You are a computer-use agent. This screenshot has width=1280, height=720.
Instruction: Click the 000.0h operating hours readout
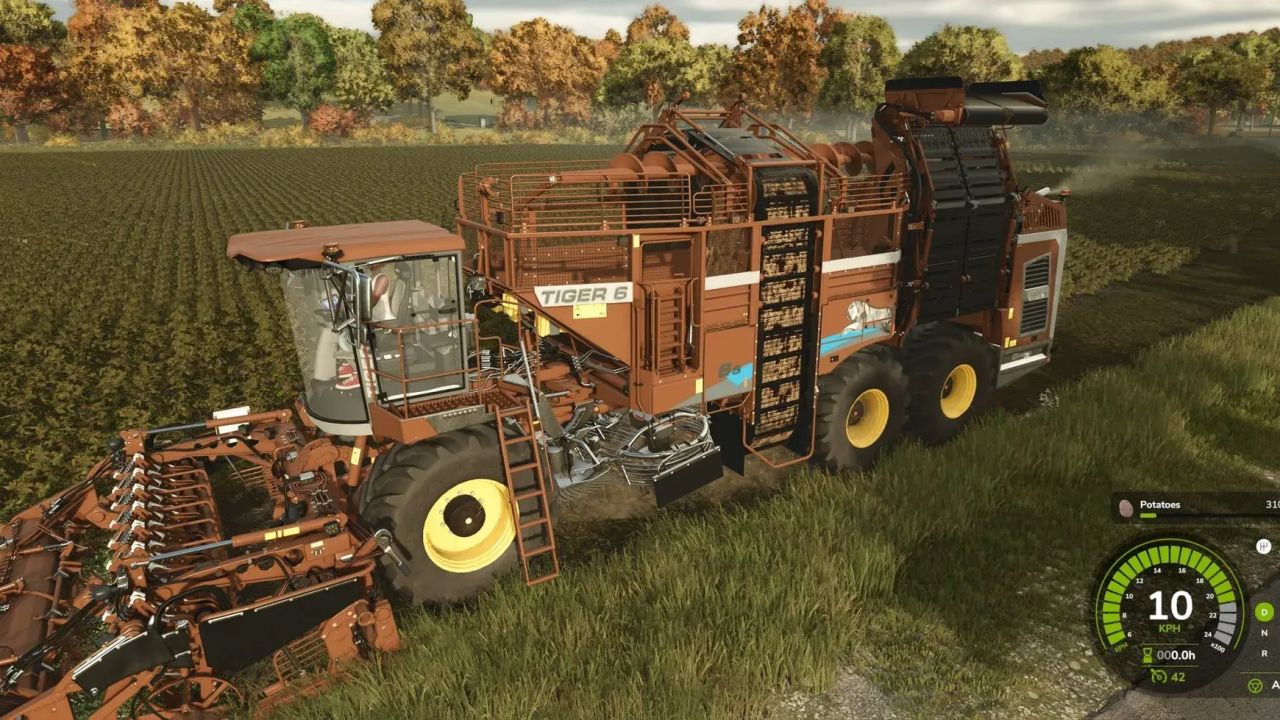pos(1175,654)
